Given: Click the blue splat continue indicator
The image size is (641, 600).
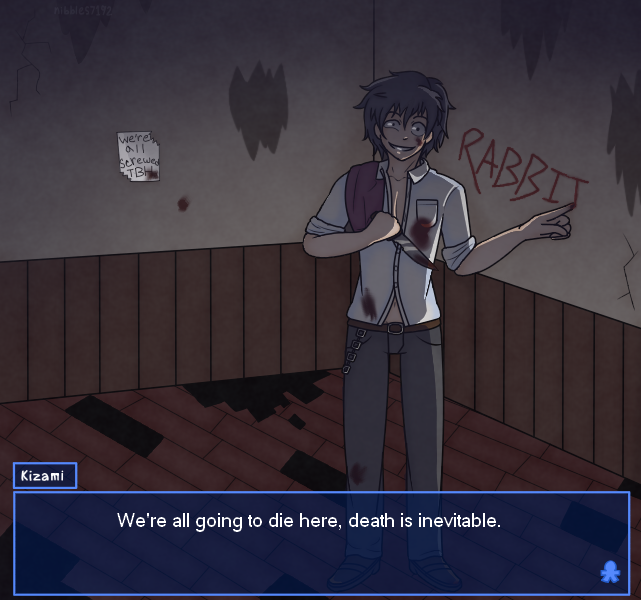Looking at the screenshot, I should (x=610, y=572).
